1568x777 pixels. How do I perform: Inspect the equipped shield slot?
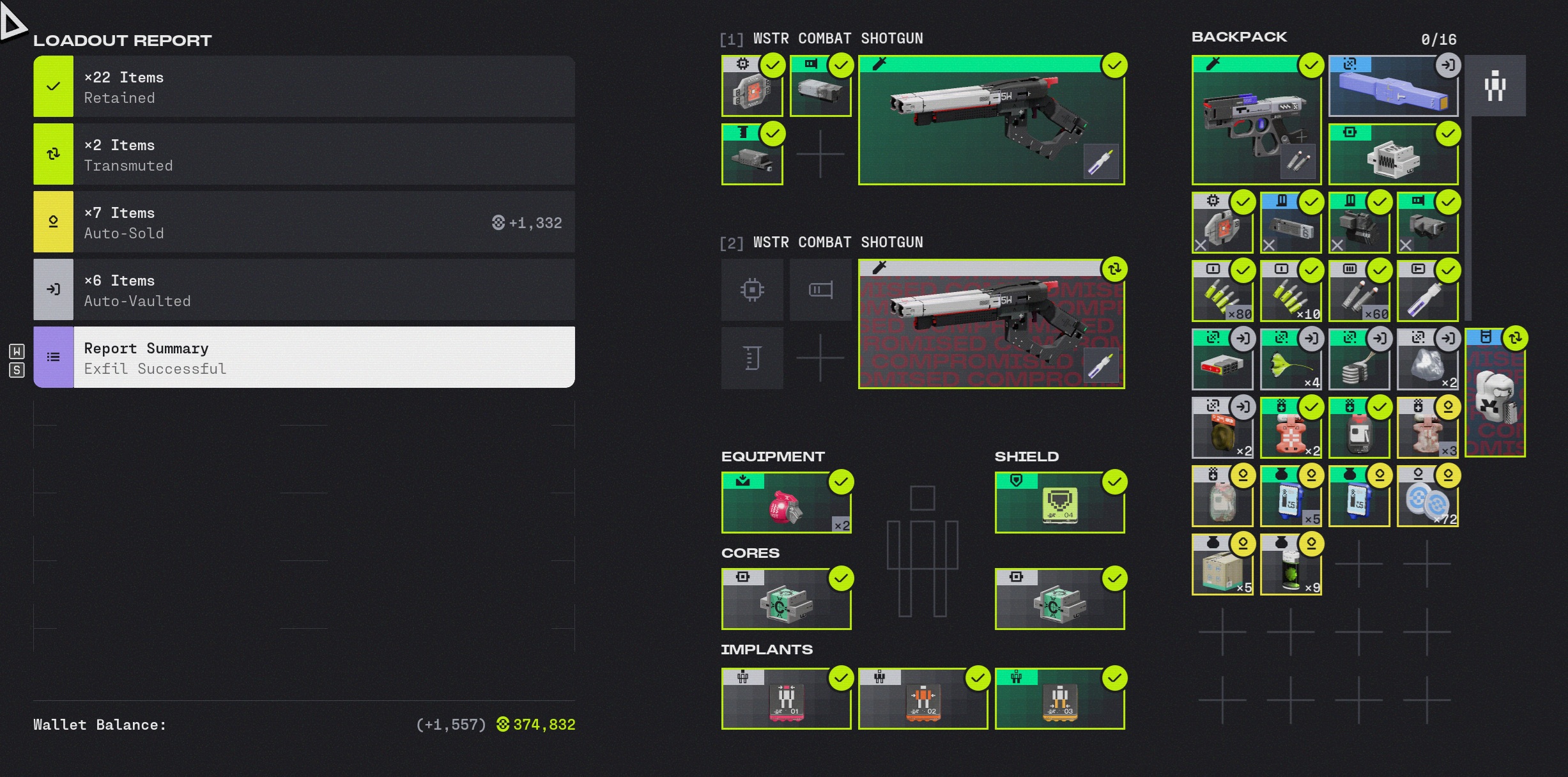[x=1059, y=503]
